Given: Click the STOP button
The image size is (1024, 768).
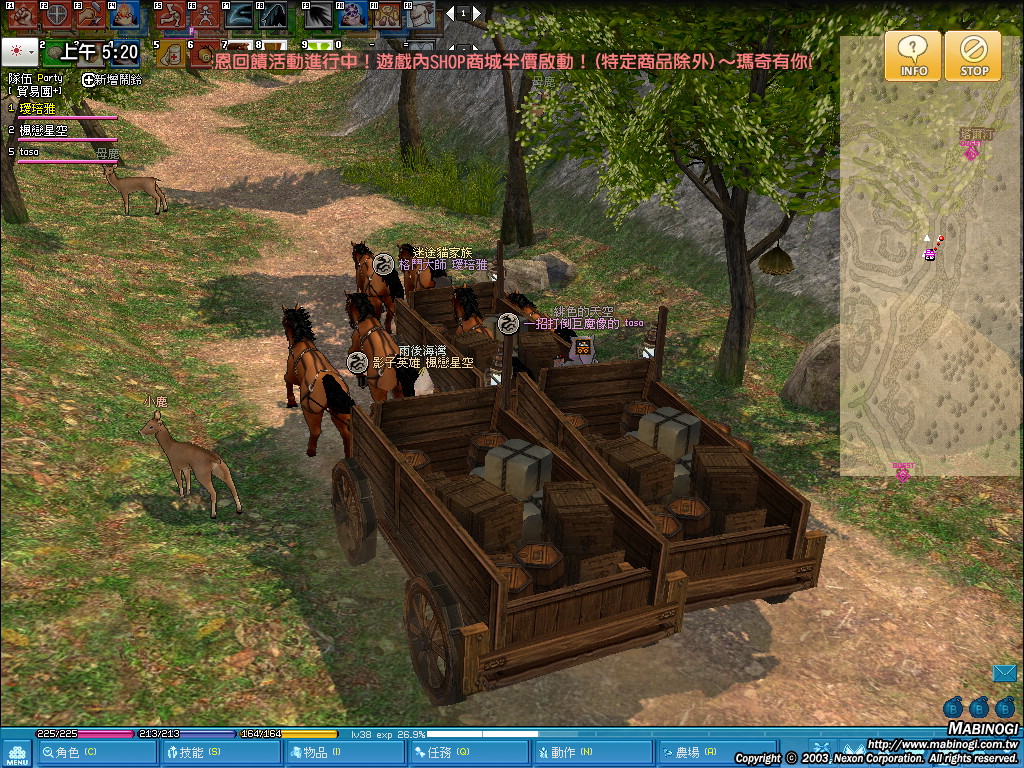Looking at the screenshot, I should point(974,56).
